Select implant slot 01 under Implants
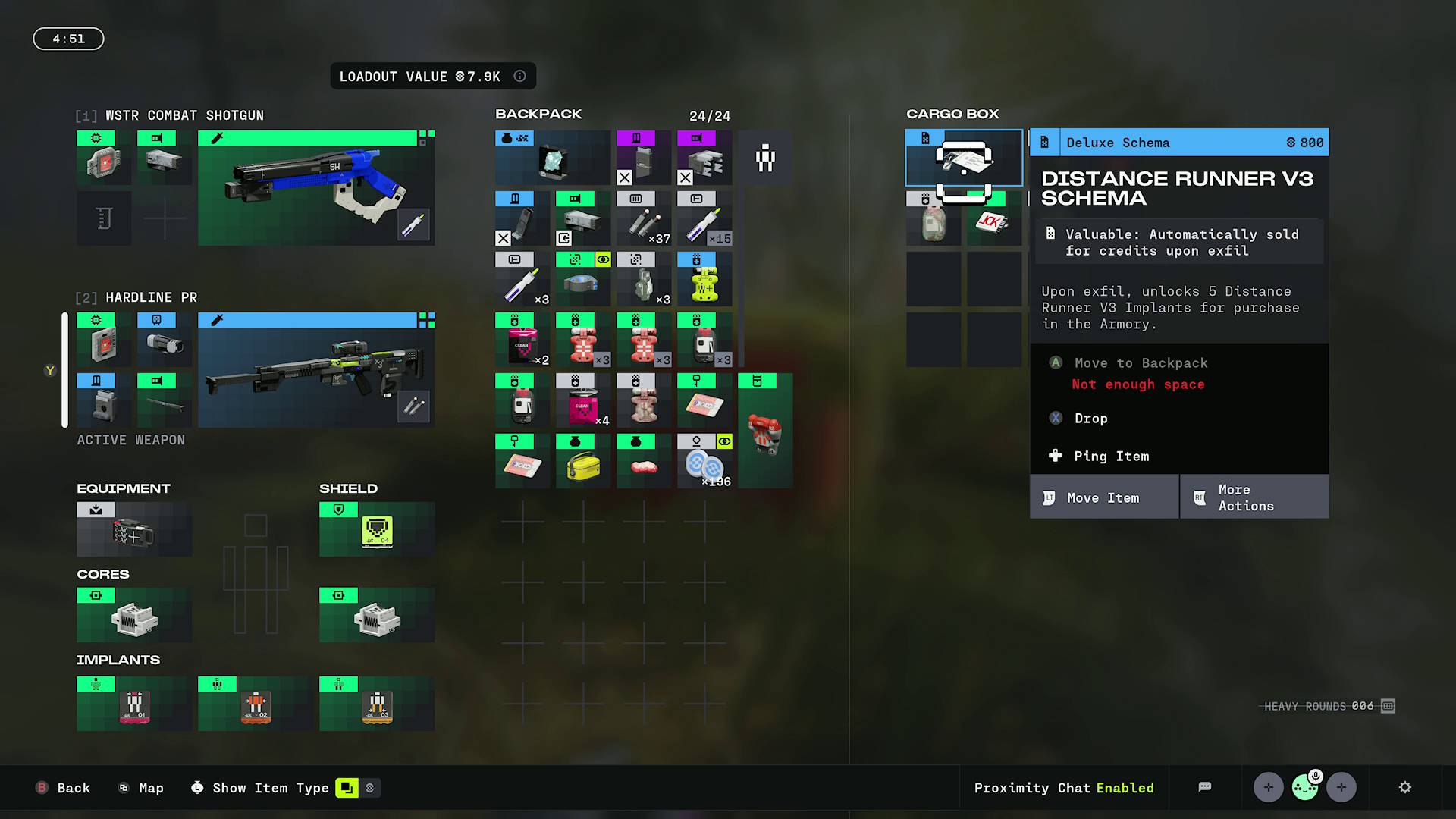The width and height of the screenshot is (1456, 819). pyautogui.click(x=133, y=703)
